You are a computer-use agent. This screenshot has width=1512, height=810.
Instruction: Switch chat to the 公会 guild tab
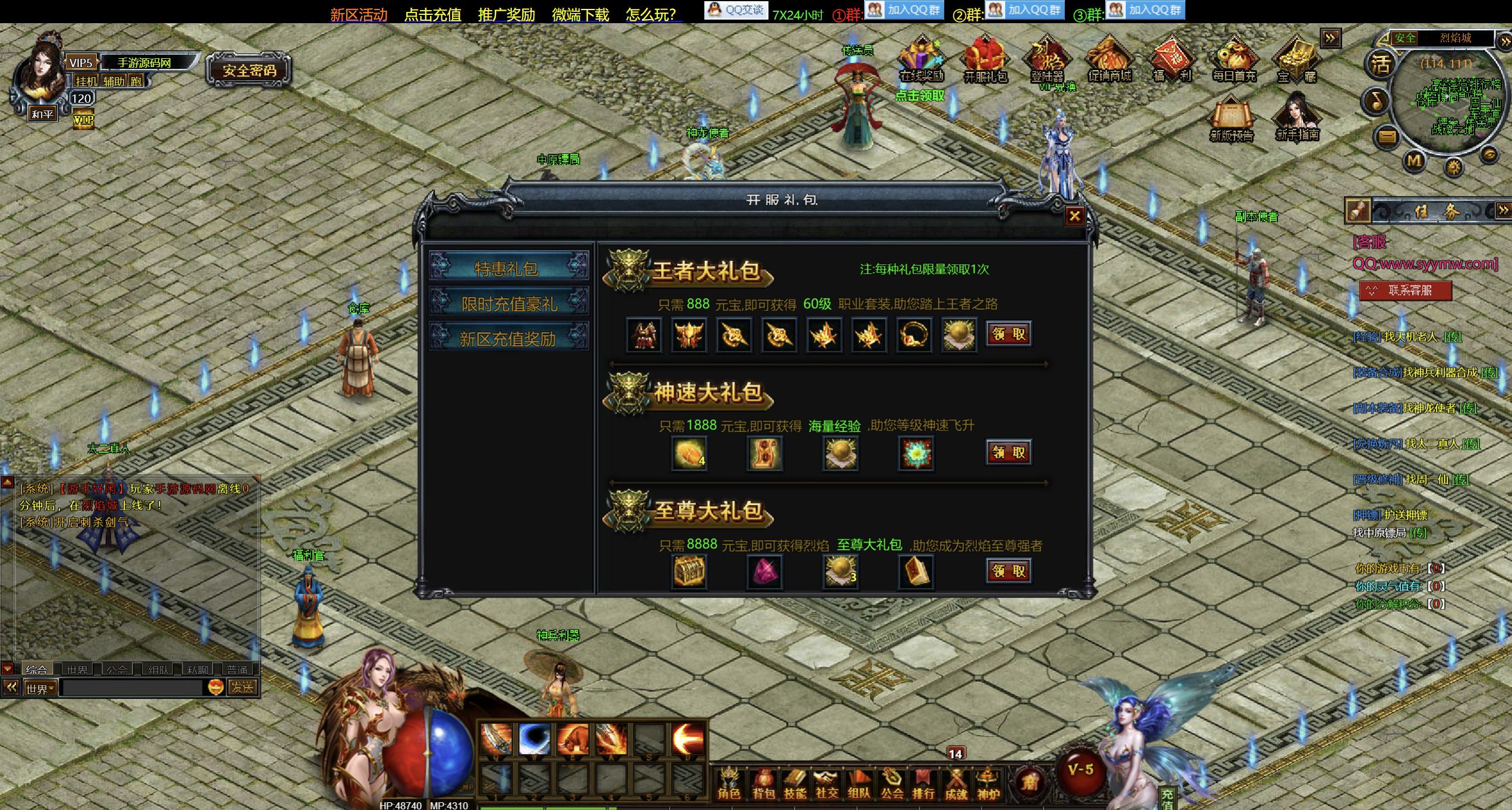pos(117,669)
